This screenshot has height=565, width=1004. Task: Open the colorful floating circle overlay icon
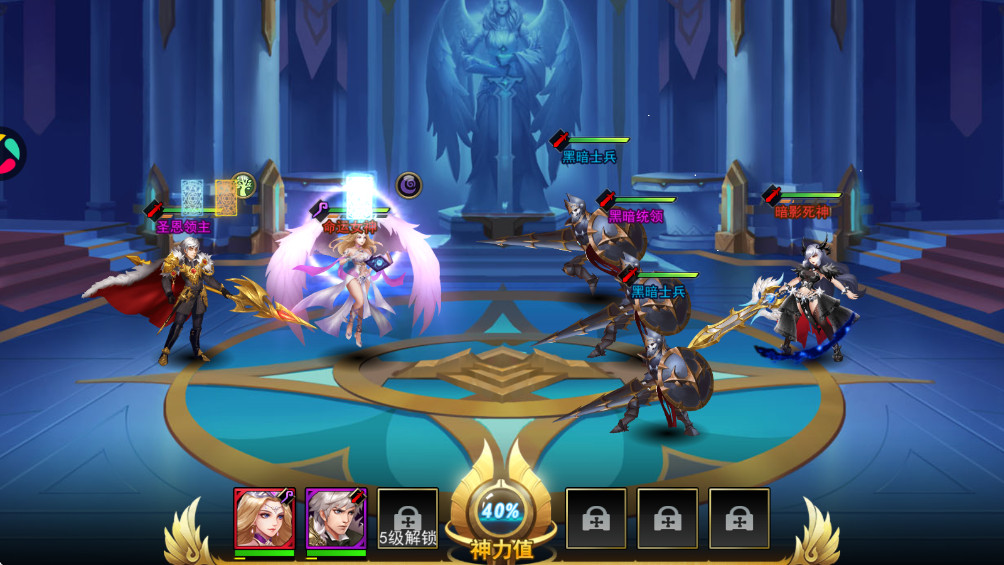(8, 153)
